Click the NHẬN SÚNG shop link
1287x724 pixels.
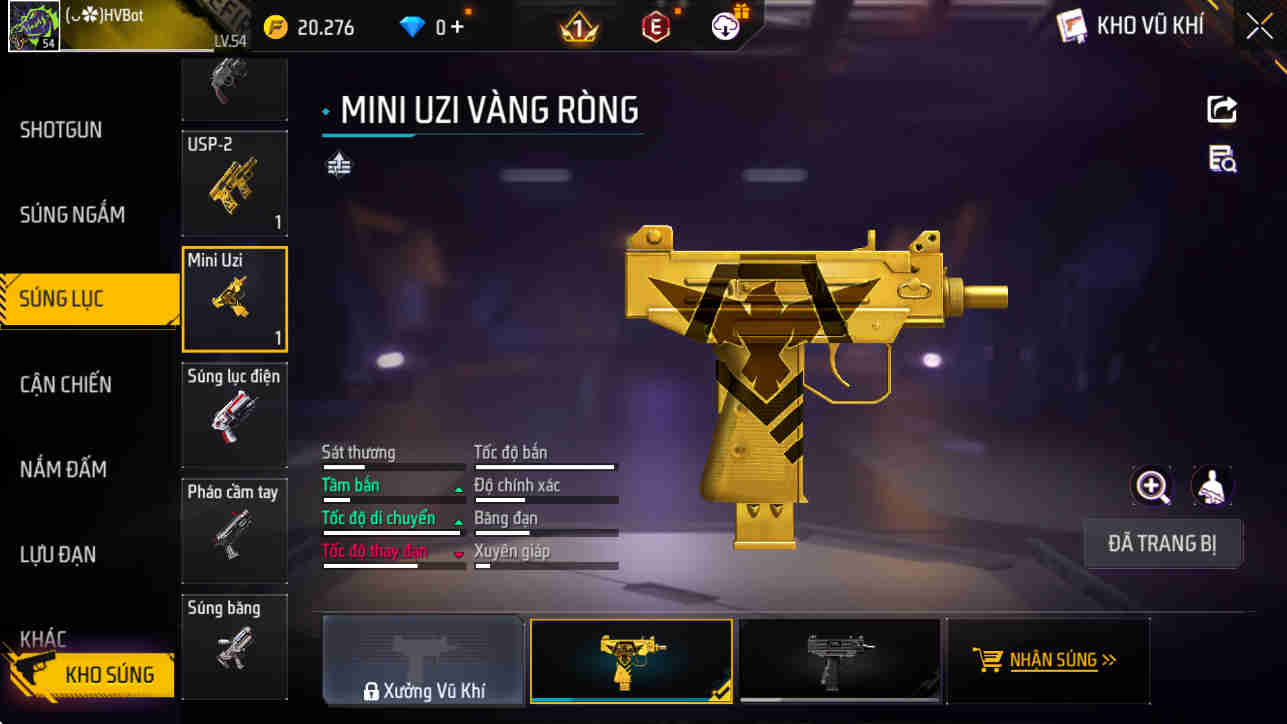tap(1046, 660)
